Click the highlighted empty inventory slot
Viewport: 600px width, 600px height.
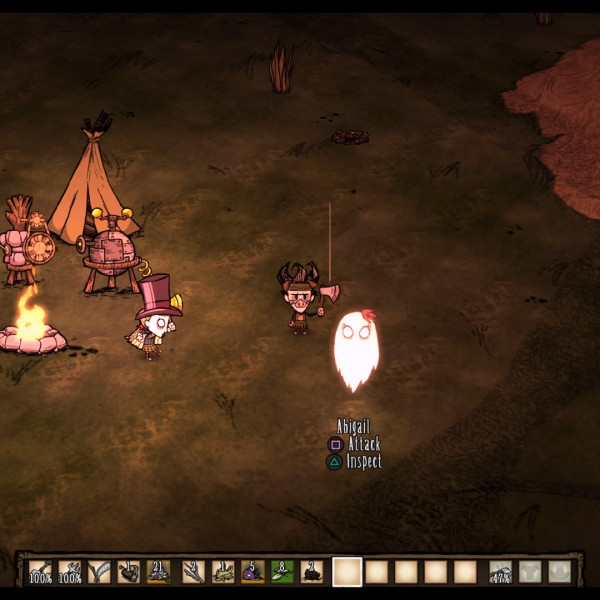click(347, 571)
